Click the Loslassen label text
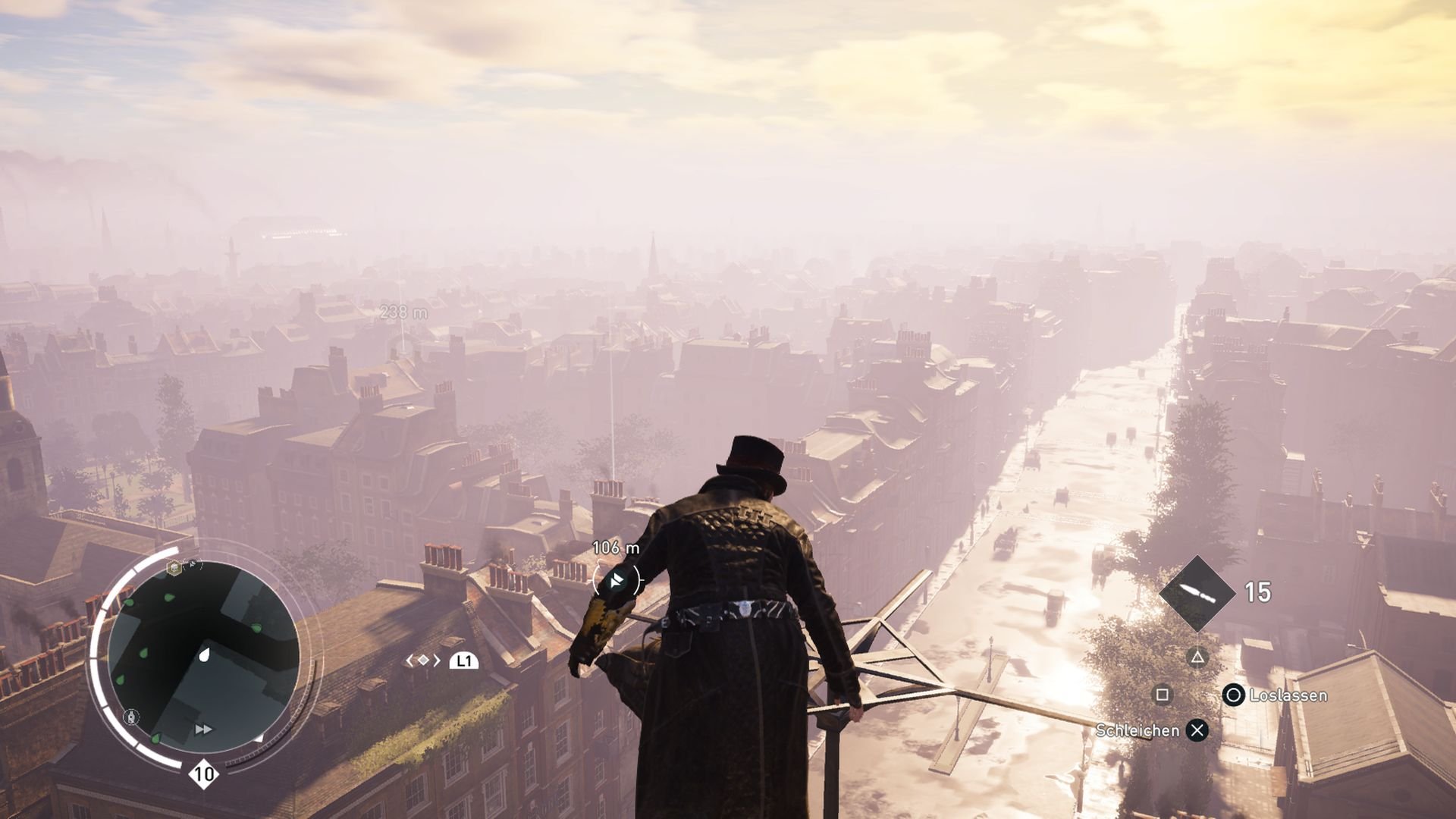Screen dimensions: 1456x819 [x=1288, y=696]
